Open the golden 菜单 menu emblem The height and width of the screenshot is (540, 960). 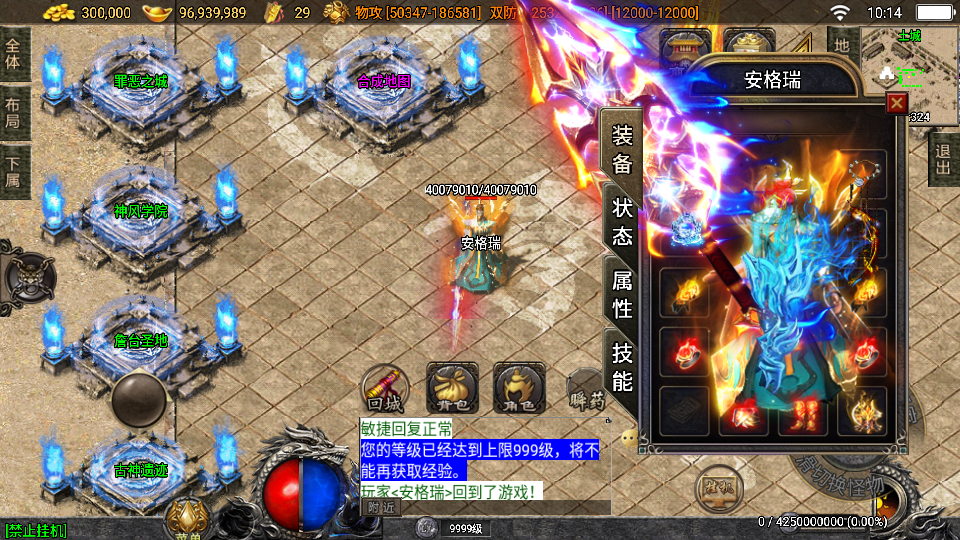pos(186,516)
